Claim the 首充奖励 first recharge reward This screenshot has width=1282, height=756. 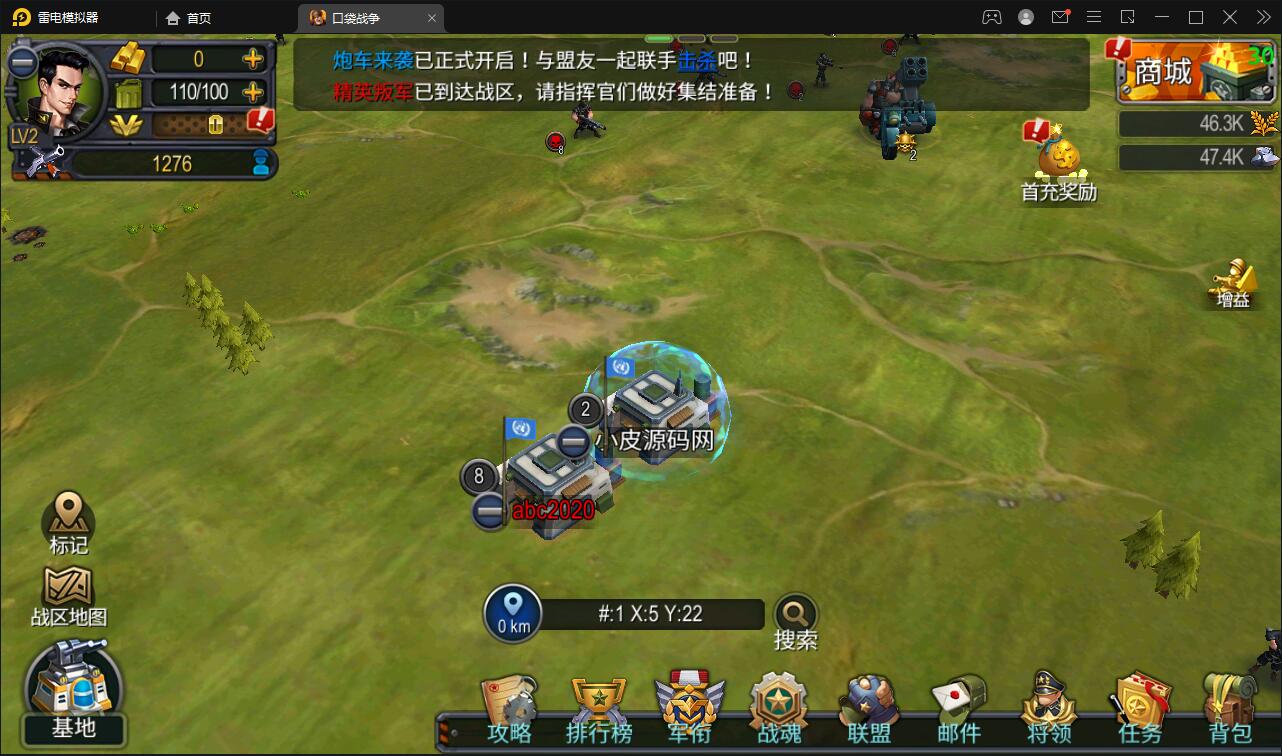(x=1057, y=155)
